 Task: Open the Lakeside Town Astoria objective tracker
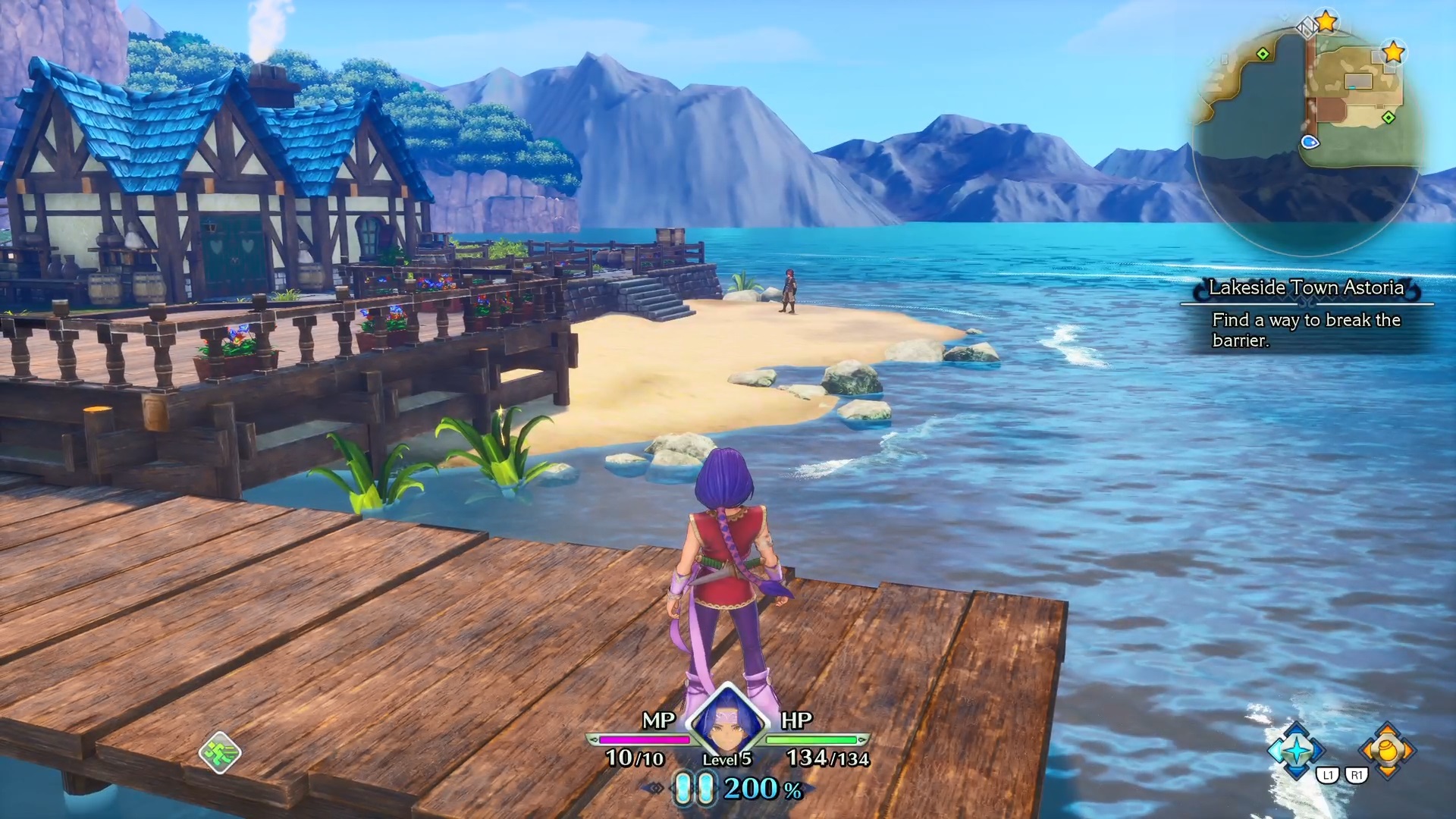(1306, 314)
